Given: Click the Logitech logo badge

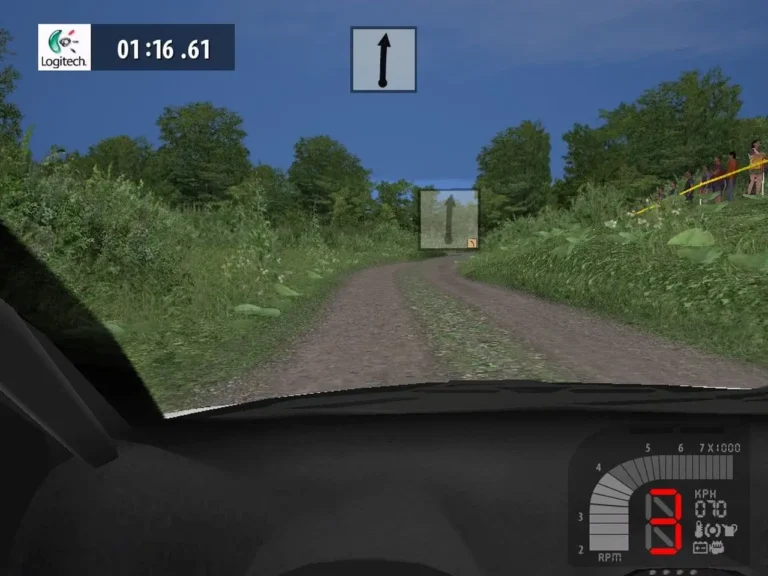Looking at the screenshot, I should pos(64,47).
